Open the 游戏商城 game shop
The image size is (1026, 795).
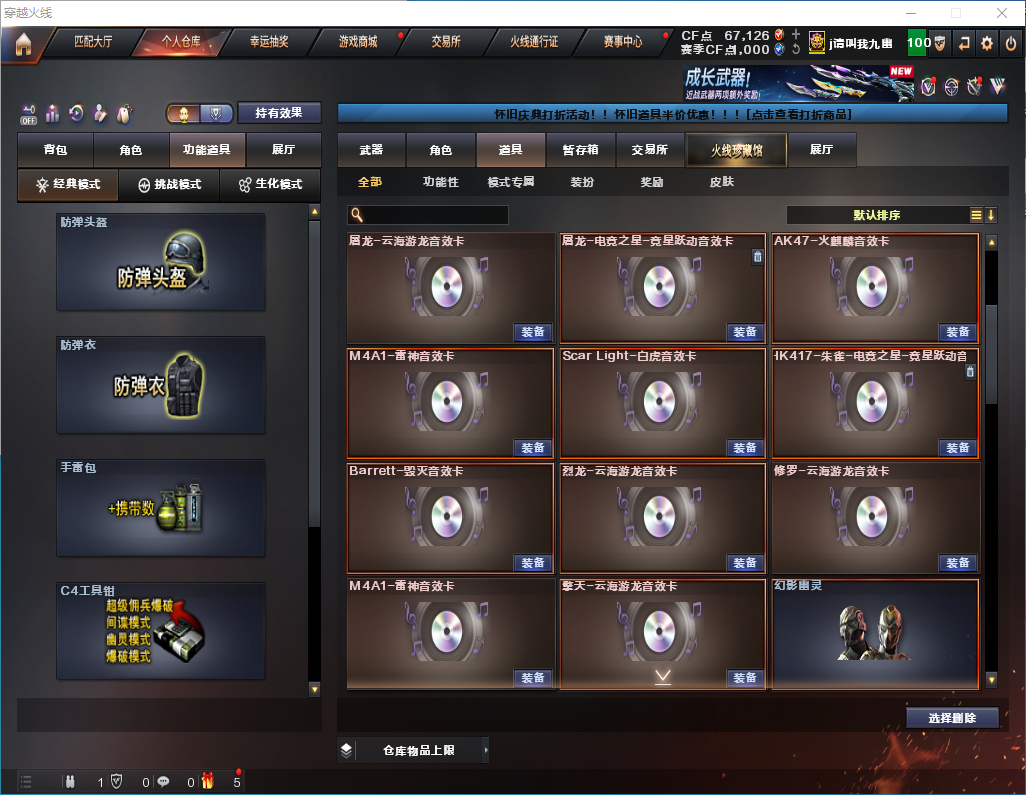click(358, 42)
